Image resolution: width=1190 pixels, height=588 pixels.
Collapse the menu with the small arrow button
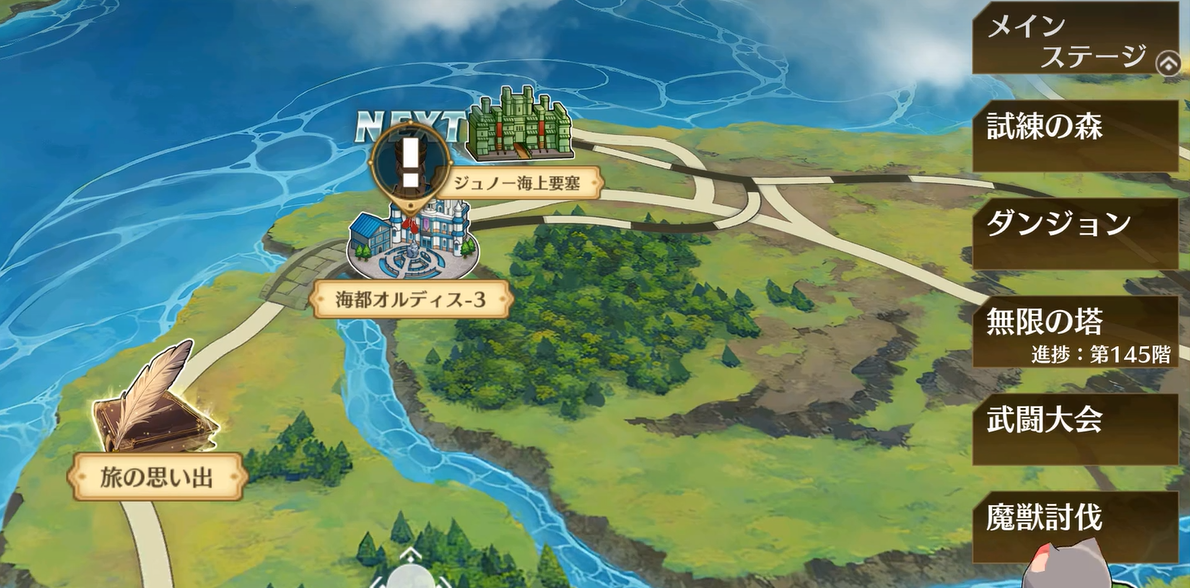point(1167,63)
